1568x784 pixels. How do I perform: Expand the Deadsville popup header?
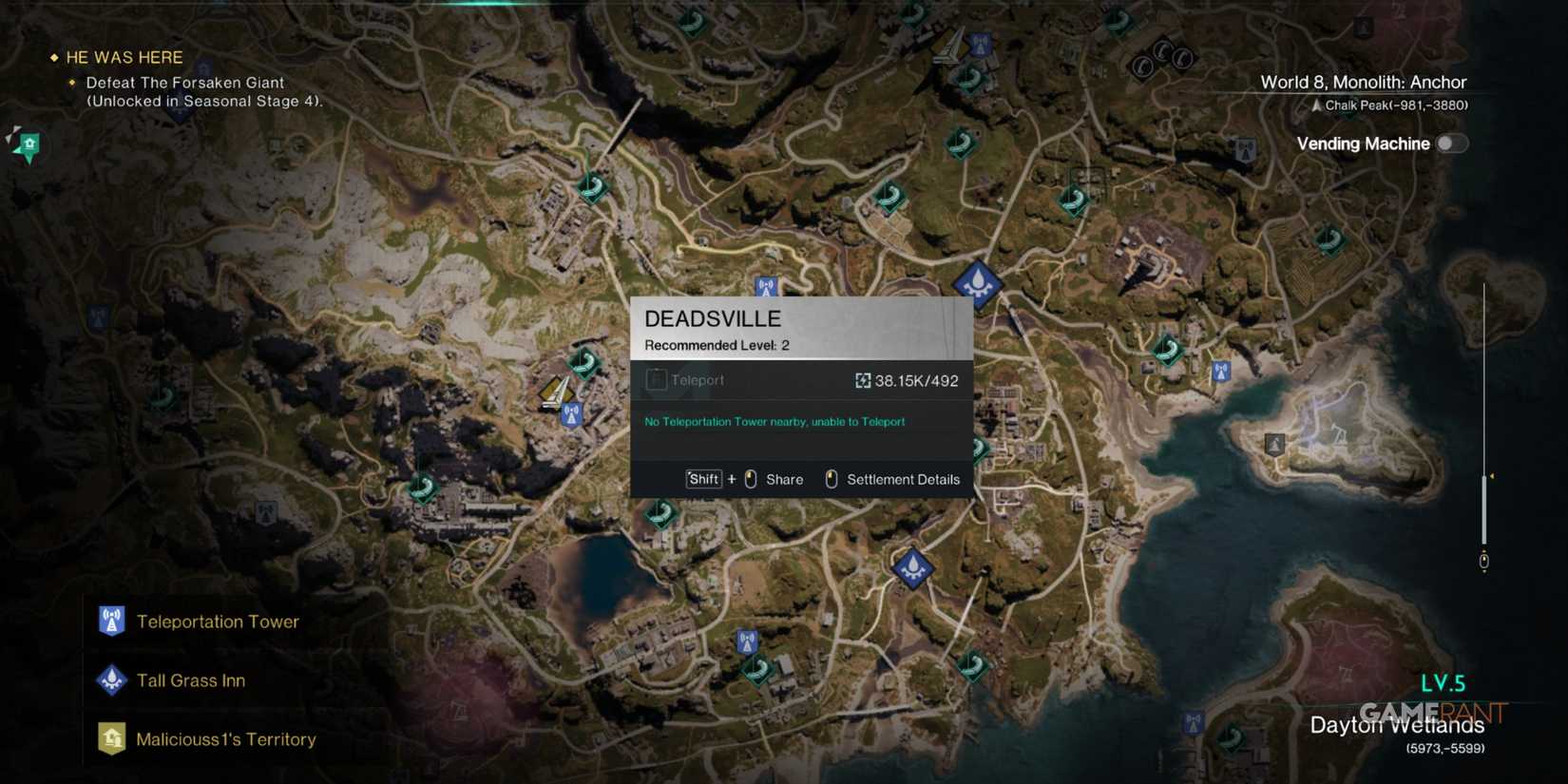713,318
